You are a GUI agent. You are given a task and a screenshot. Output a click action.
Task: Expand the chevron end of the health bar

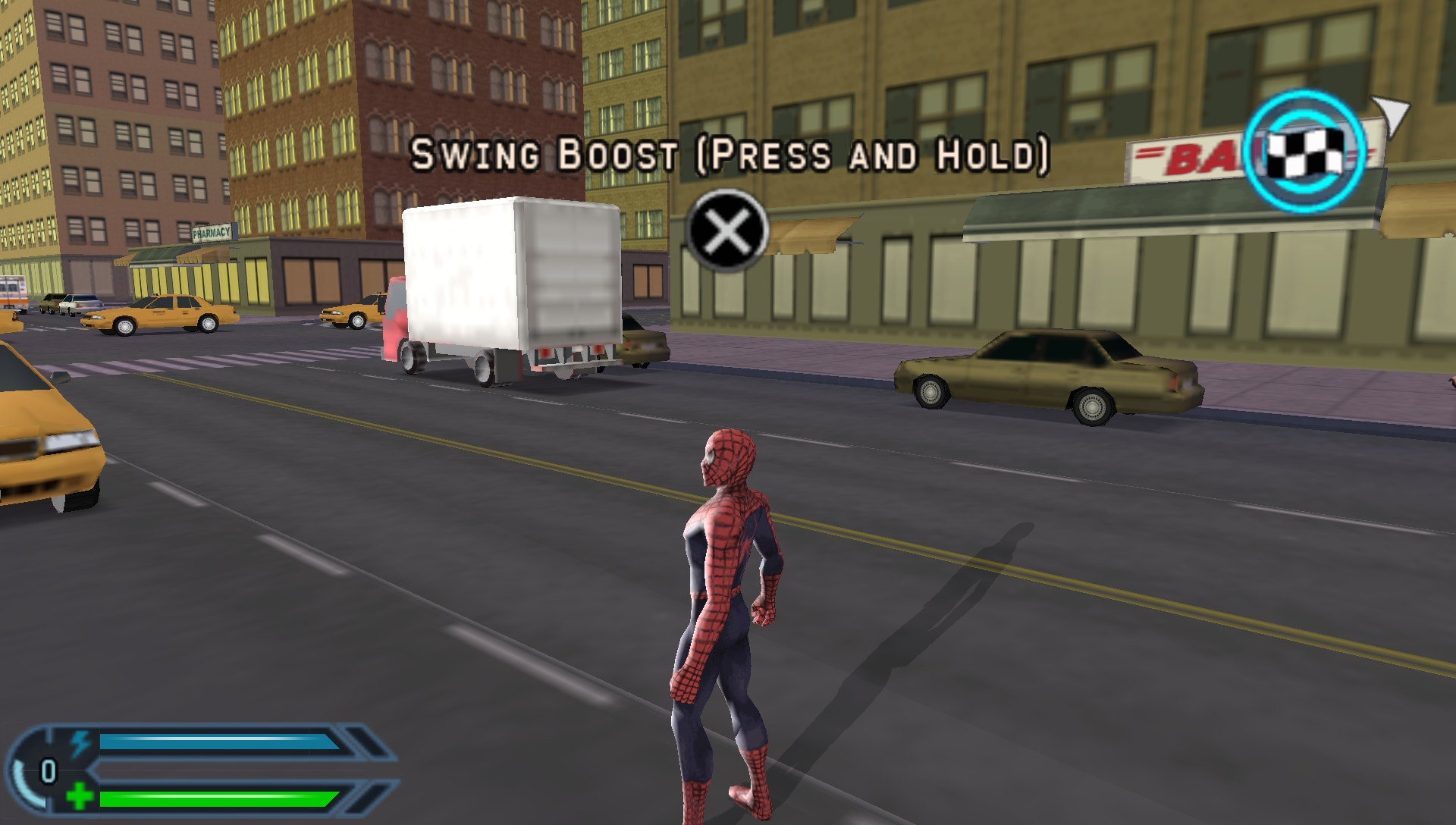pyautogui.click(x=364, y=798)
